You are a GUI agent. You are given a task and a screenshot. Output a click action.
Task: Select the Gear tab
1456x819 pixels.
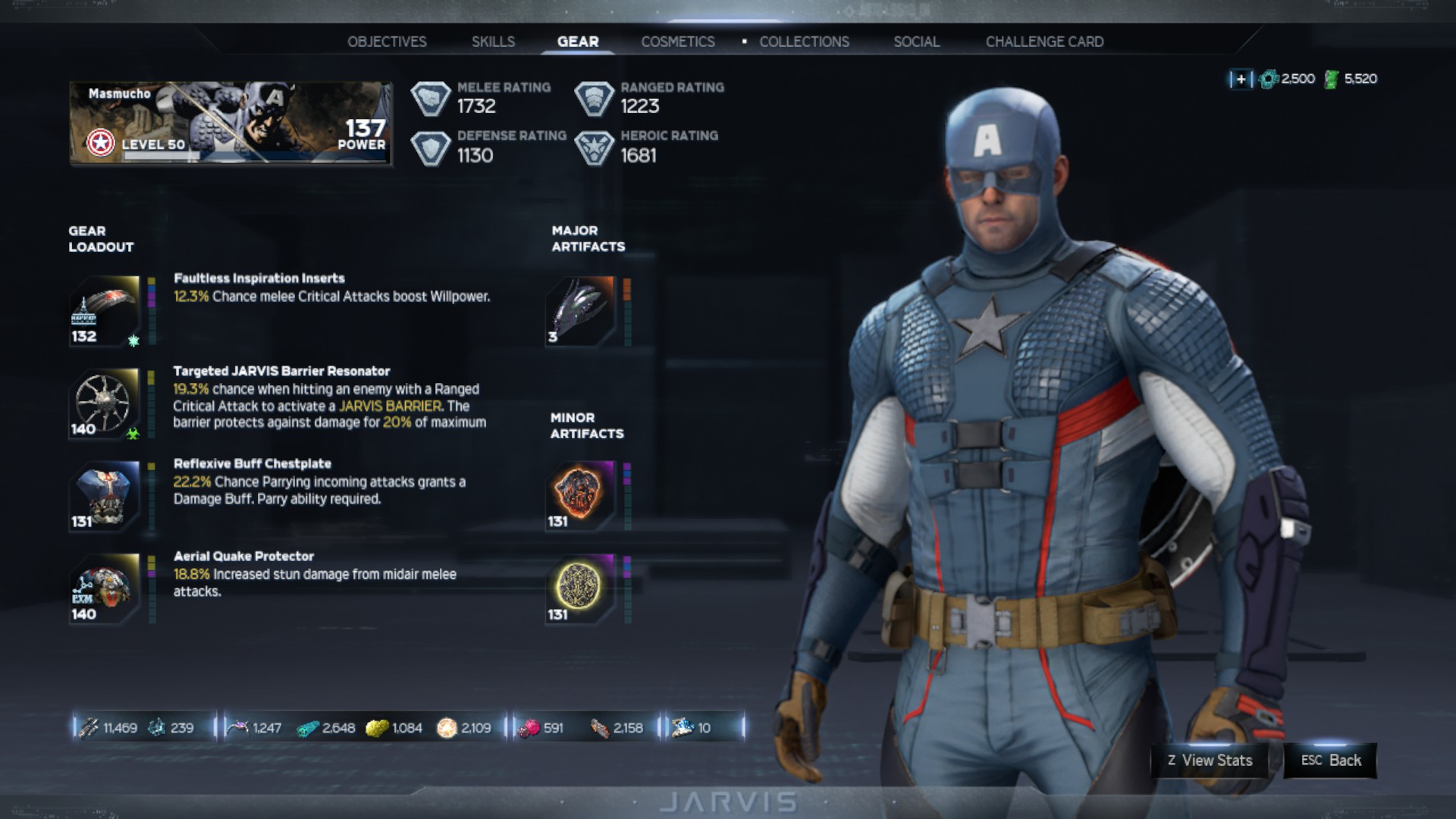(578, 42)
